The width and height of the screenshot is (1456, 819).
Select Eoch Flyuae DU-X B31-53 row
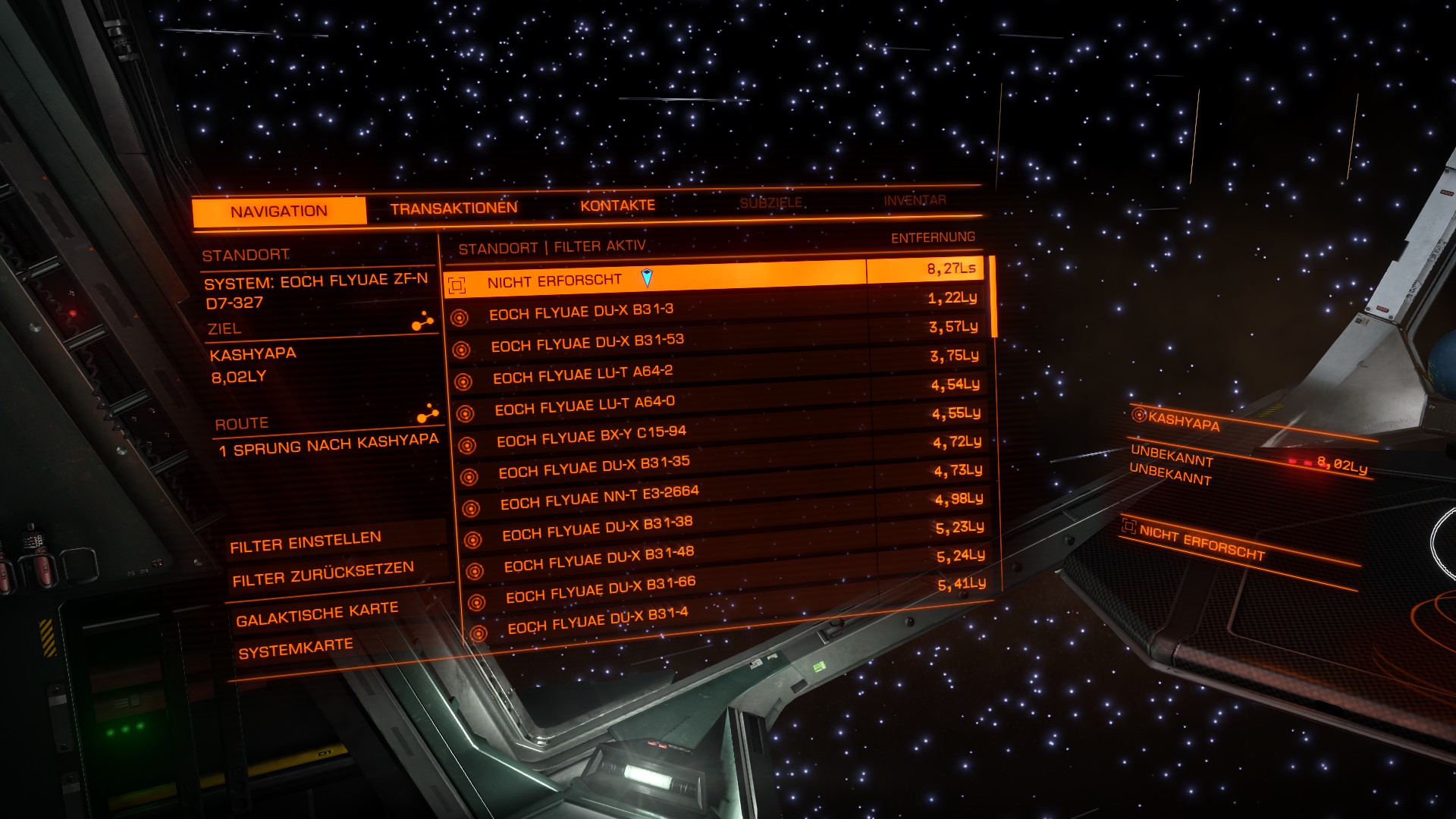pyautogui.click(x=587, y=343)
